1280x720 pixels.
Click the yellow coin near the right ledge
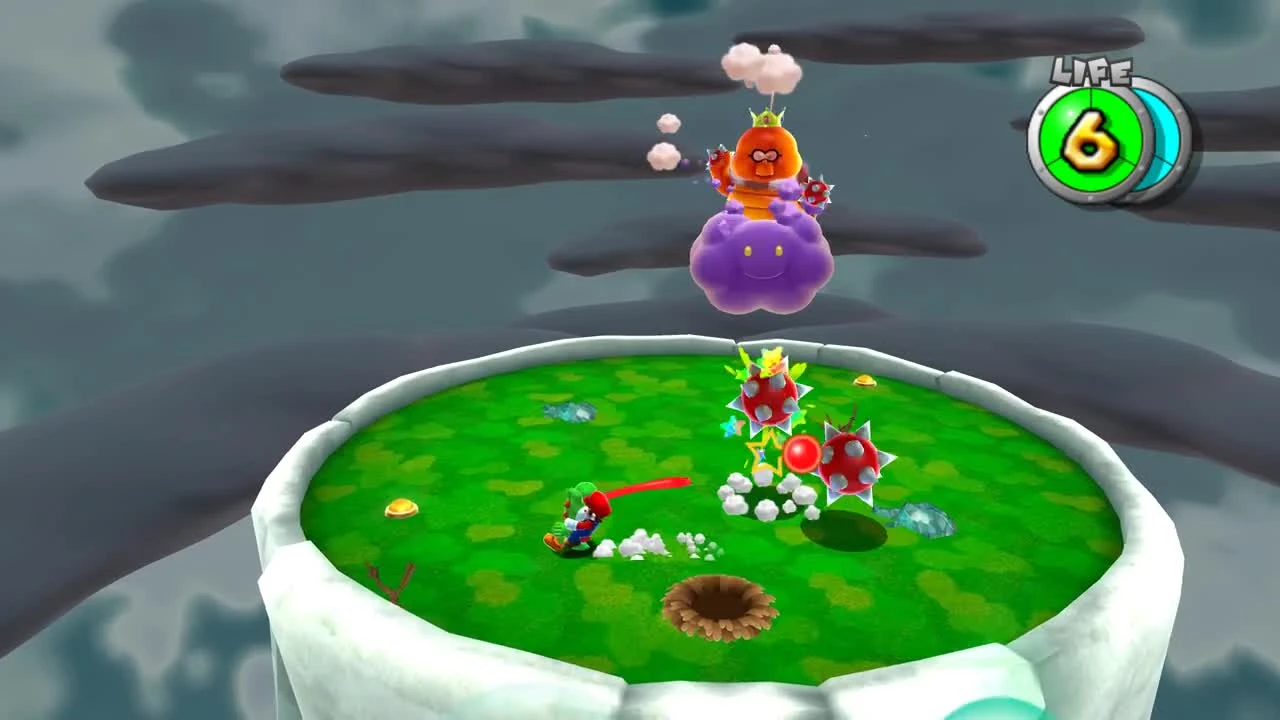865,380
